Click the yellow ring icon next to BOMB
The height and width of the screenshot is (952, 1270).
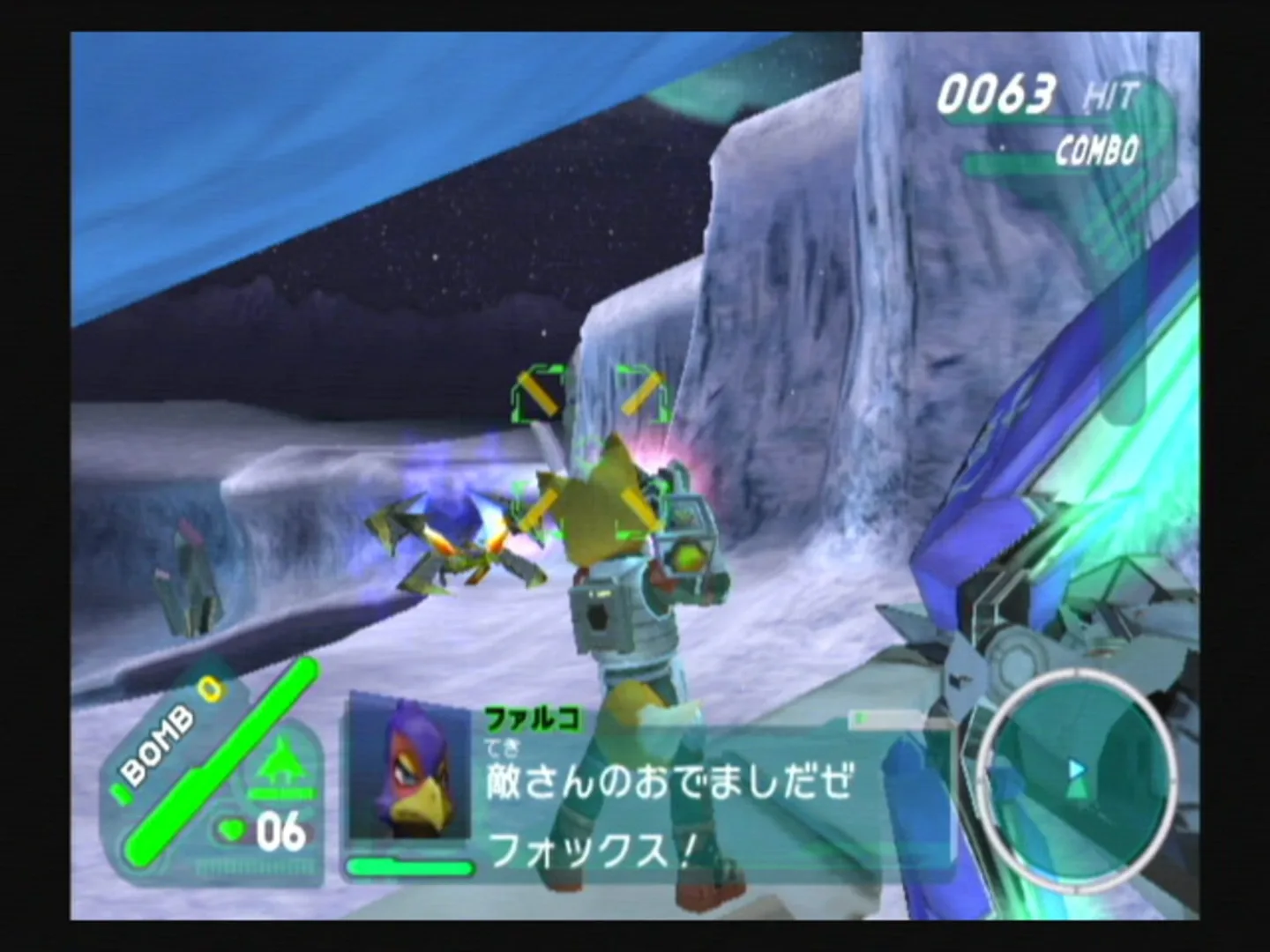pyautogui.click(x=210, y=690)
